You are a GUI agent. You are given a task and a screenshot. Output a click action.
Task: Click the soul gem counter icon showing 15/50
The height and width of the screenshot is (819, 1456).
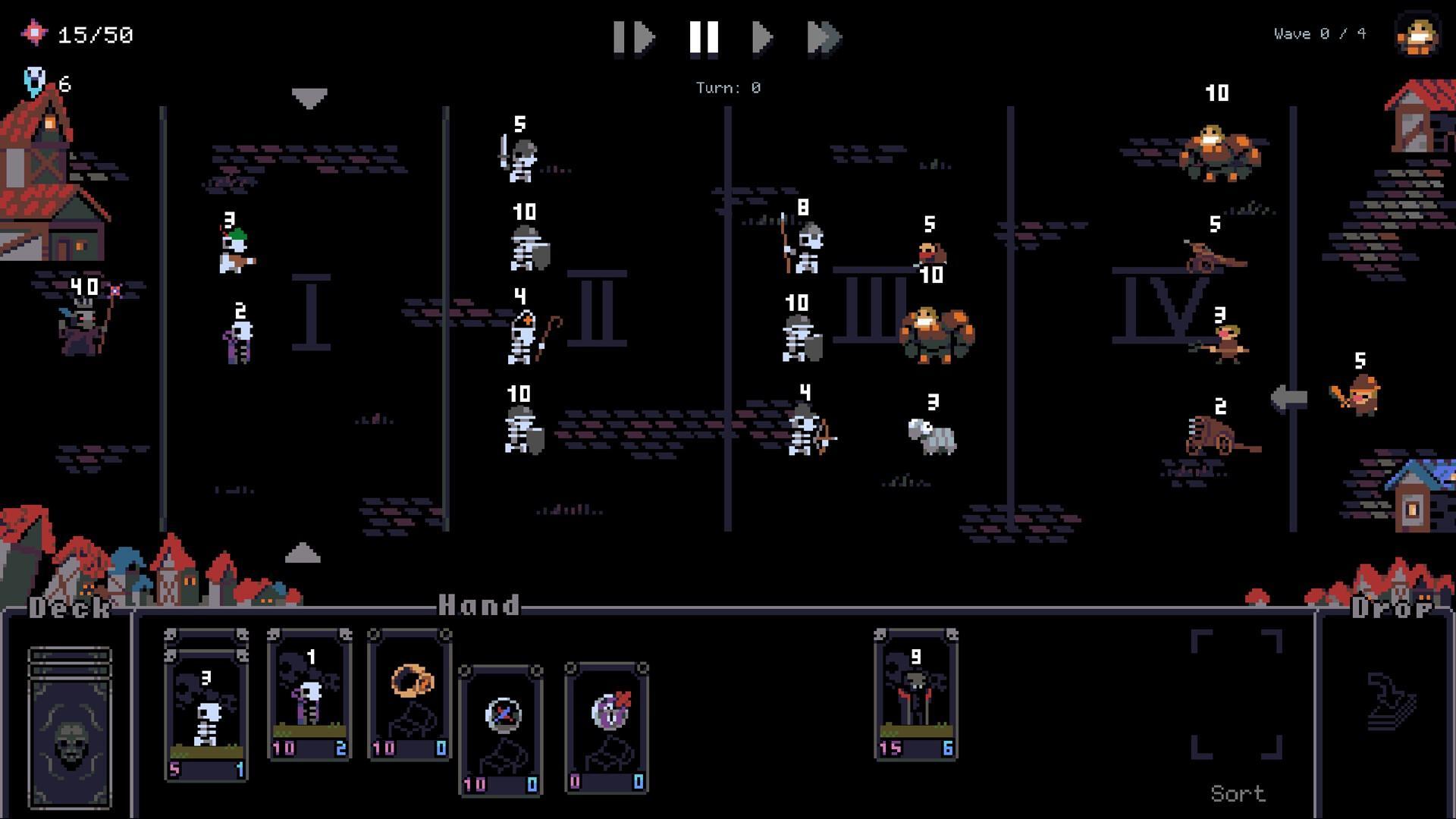click(x=32, y=32)
